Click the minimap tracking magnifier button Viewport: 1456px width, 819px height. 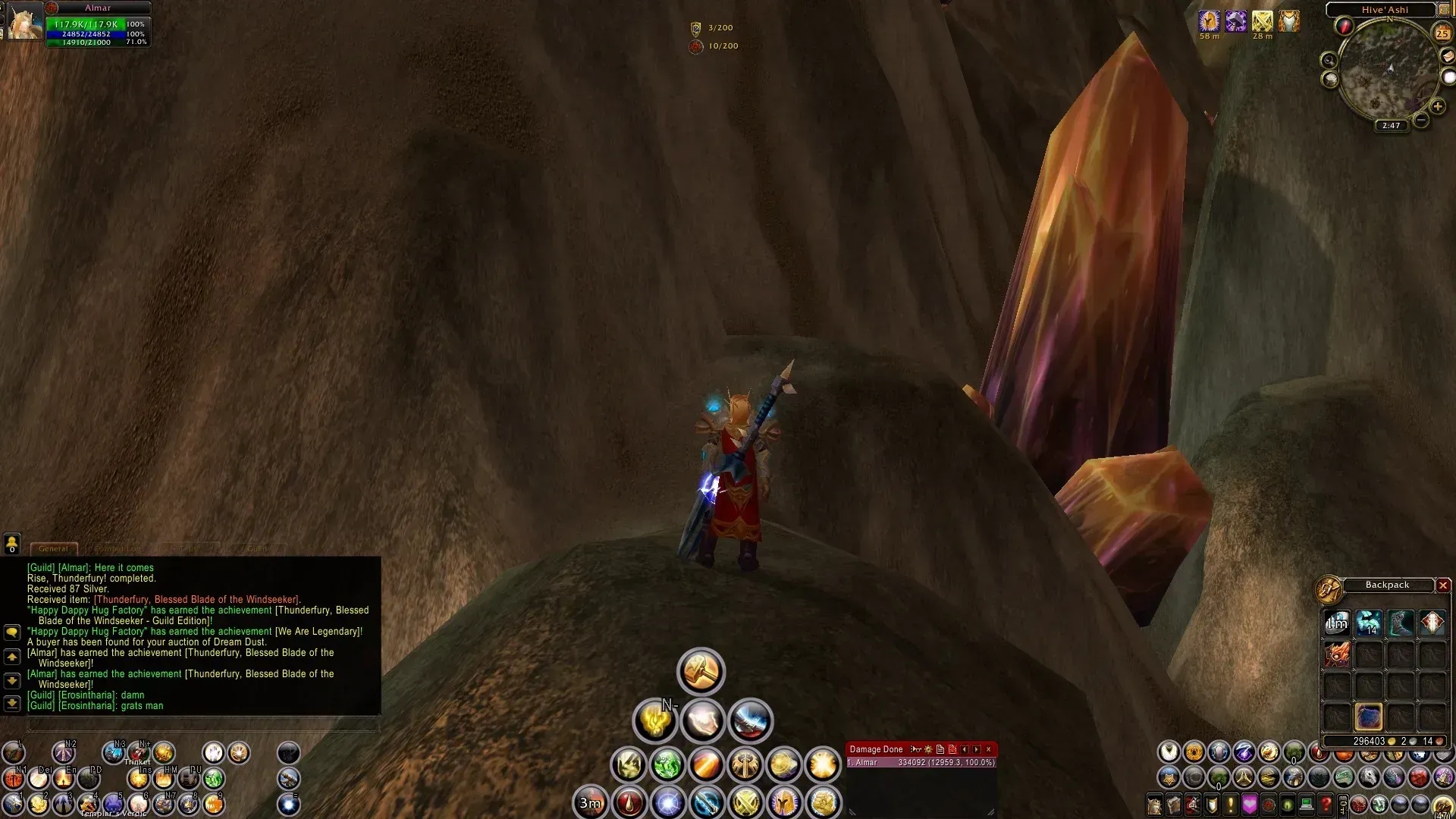[x=1329, y=60]
